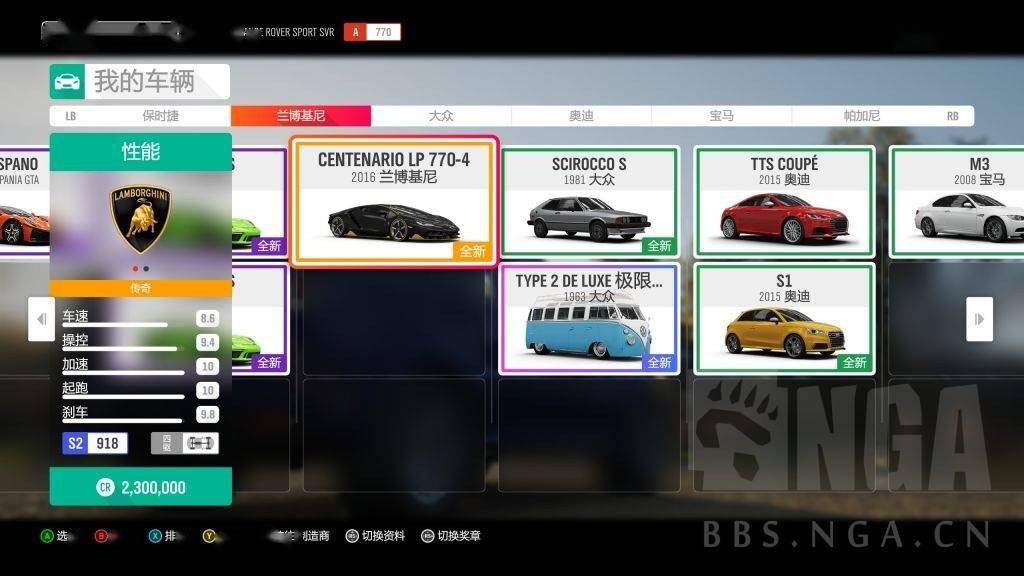Choose the 1981 Scirocco S tile
The image size is (1024, 576).
589,202
